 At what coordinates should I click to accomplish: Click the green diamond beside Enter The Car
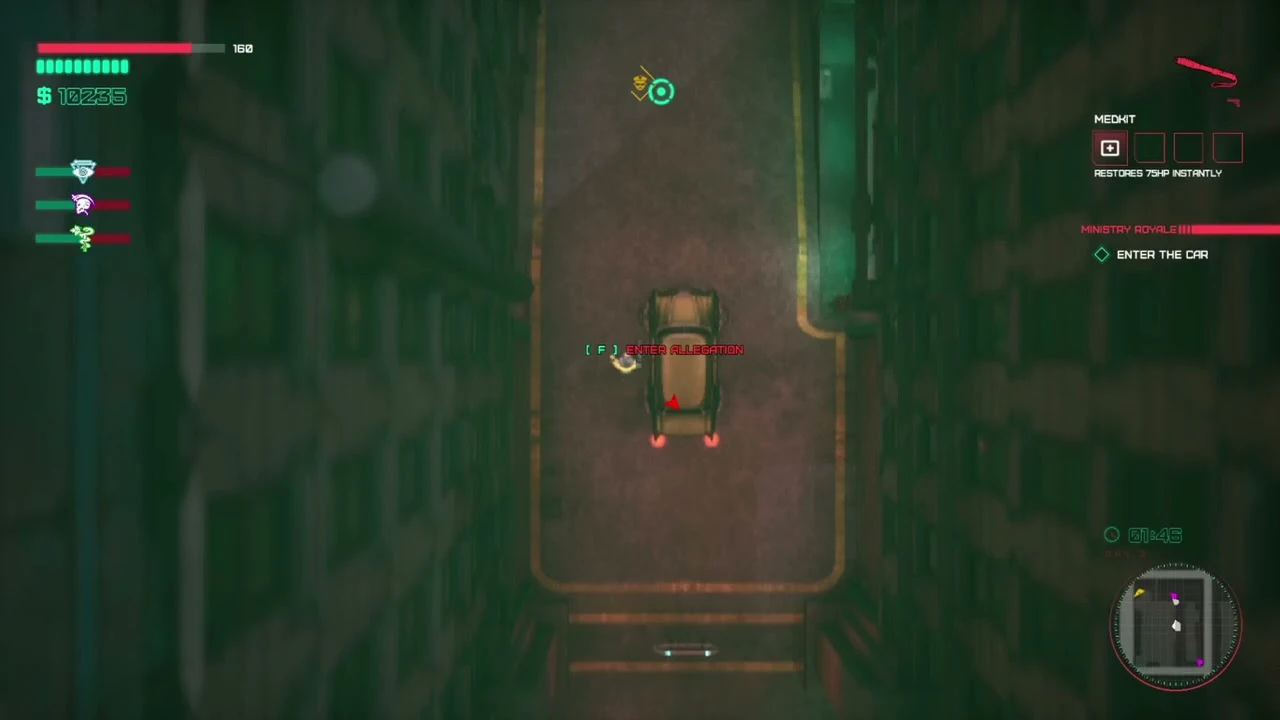pos(1101,254)
